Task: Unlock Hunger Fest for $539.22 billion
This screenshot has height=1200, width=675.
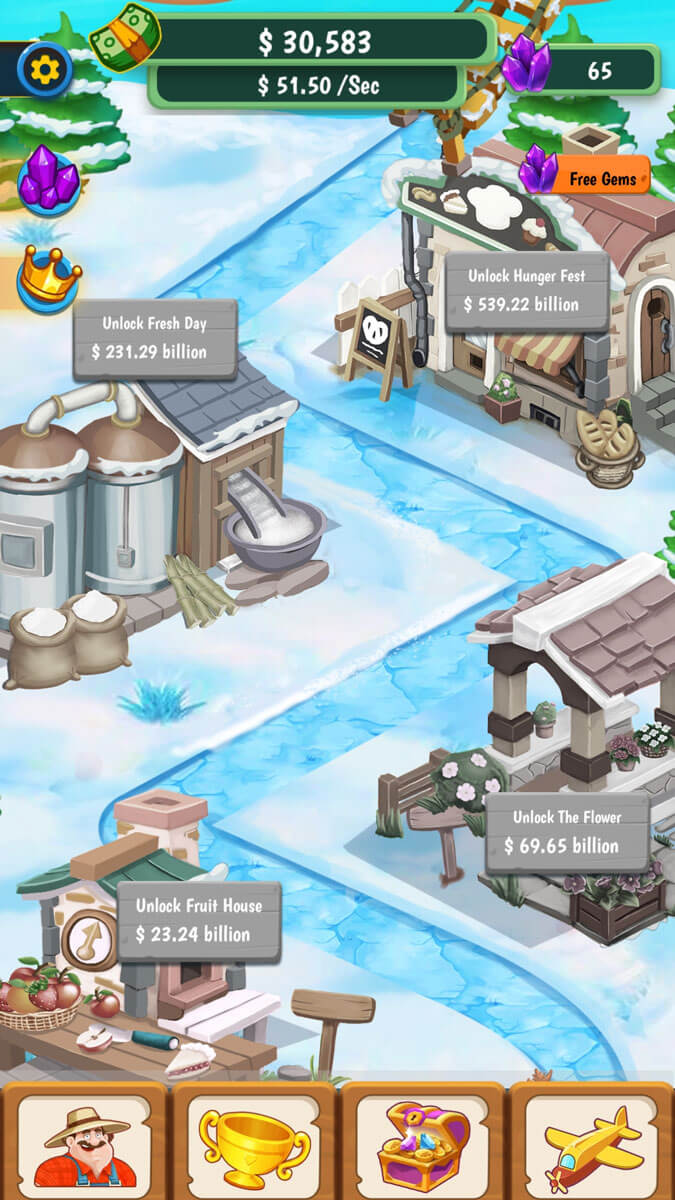Action: tap(527, 291)
